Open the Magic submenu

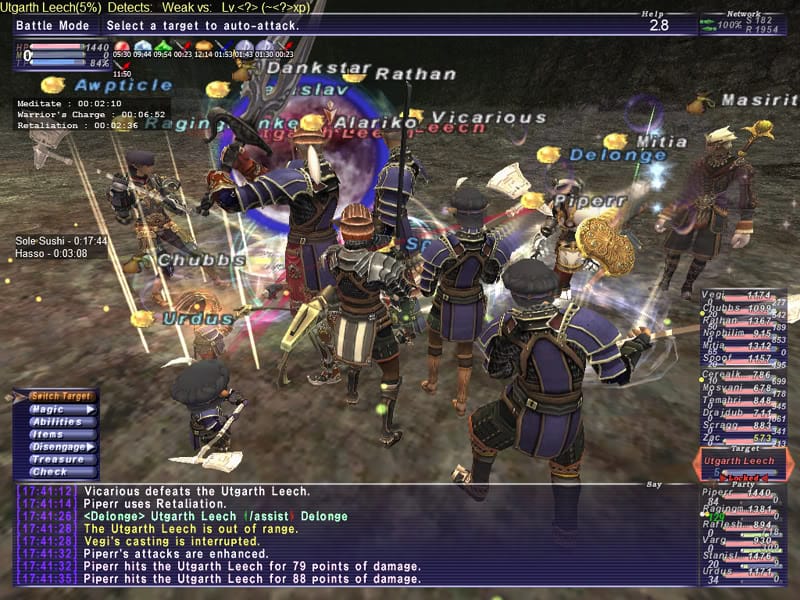62,409
